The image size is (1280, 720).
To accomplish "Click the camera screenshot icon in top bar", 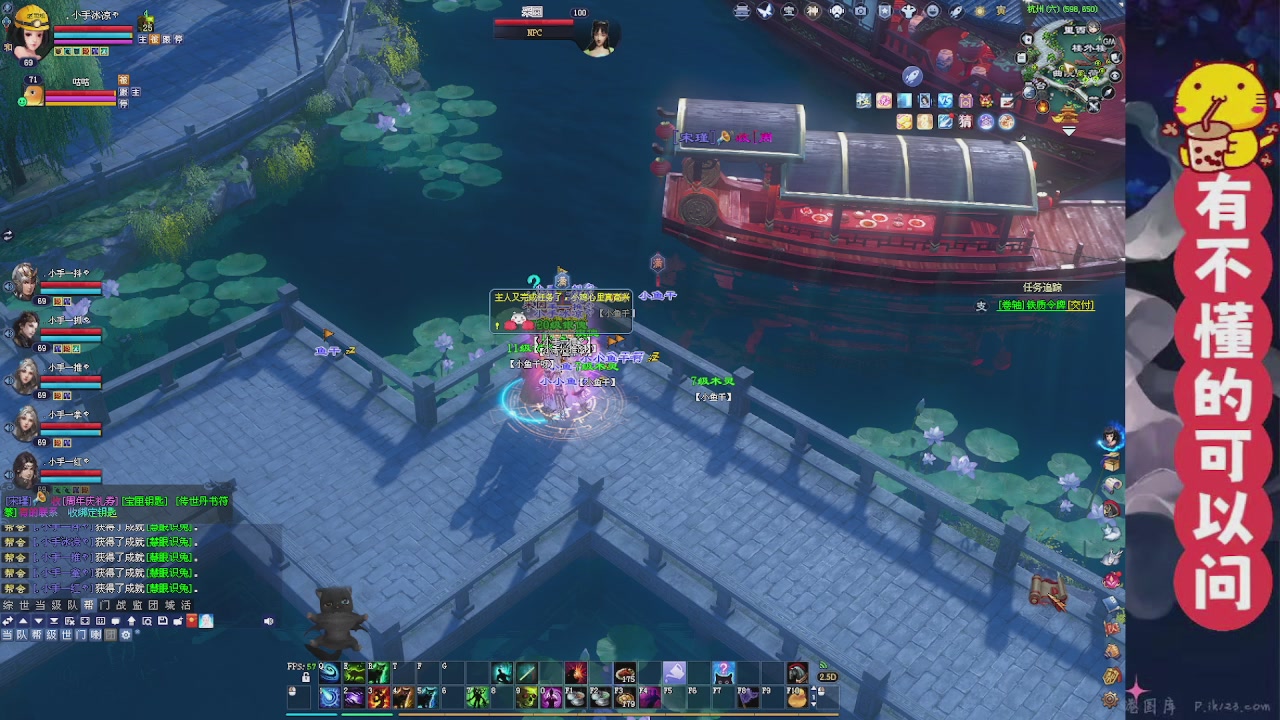I will coord(861,11).
